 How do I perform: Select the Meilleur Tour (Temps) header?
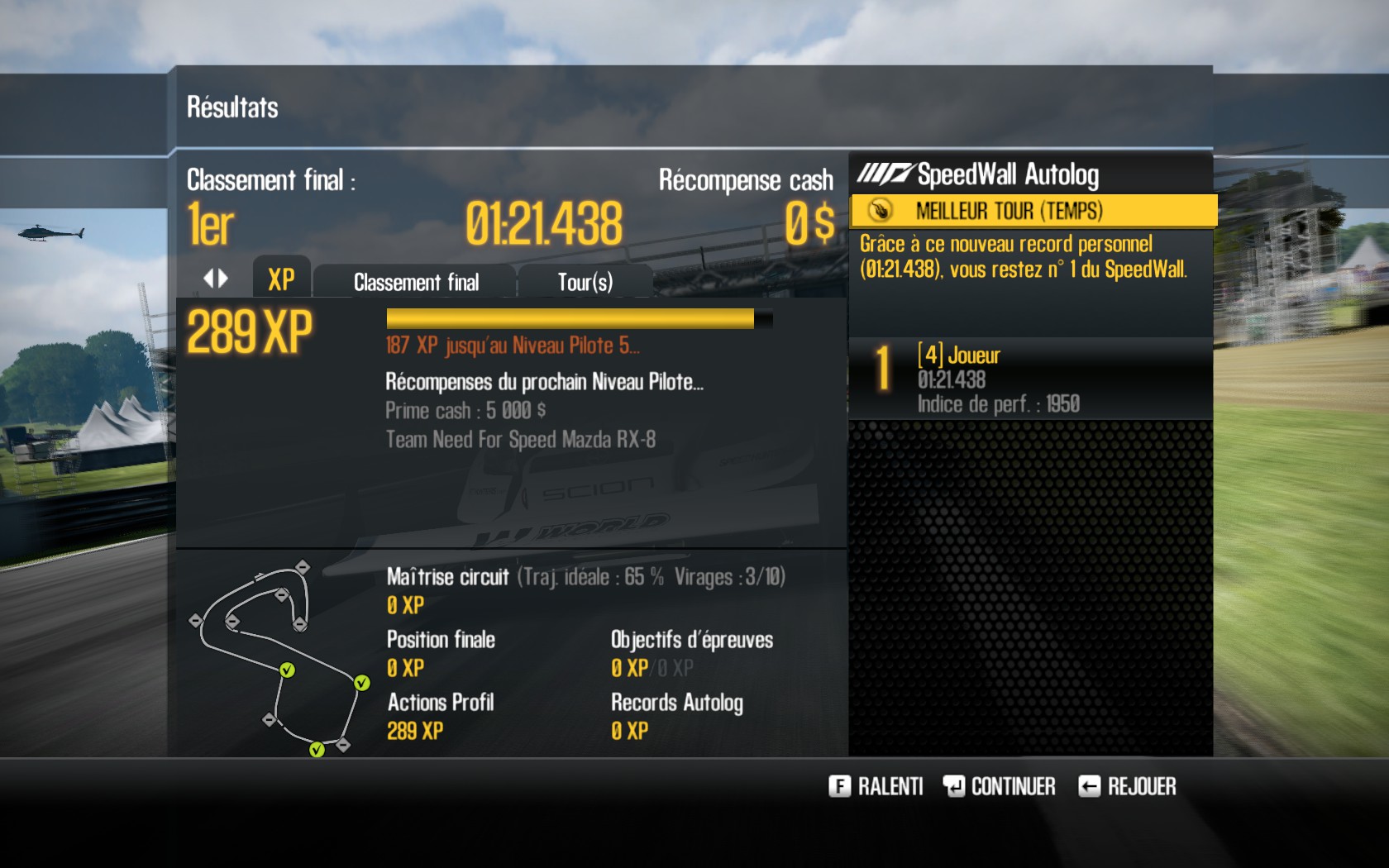point(1033,211)
